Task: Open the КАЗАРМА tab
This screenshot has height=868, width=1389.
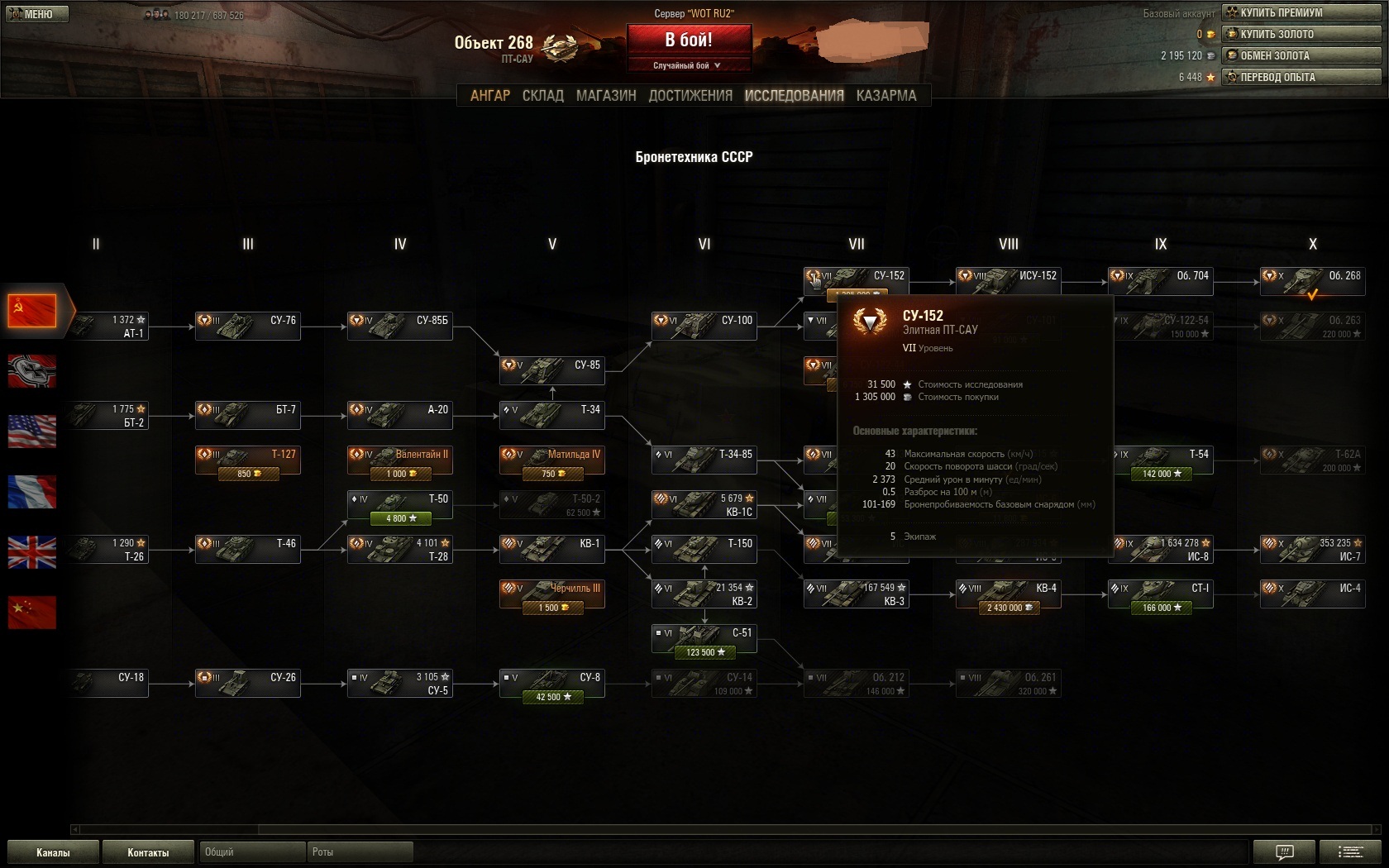Action: pyautogui.click(x=886, y=96)
